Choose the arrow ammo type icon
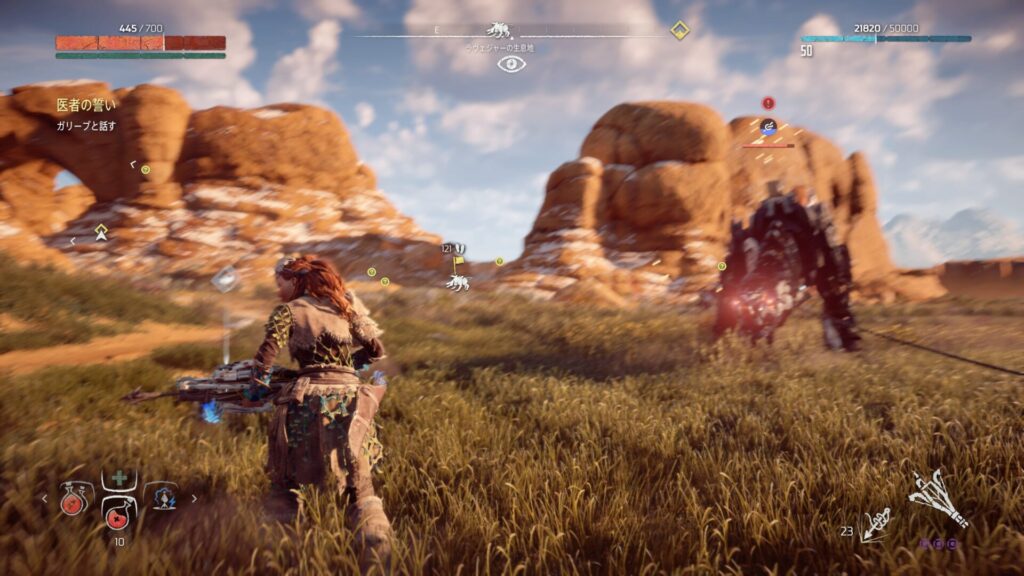1024x576 pixels. point(876,524)
